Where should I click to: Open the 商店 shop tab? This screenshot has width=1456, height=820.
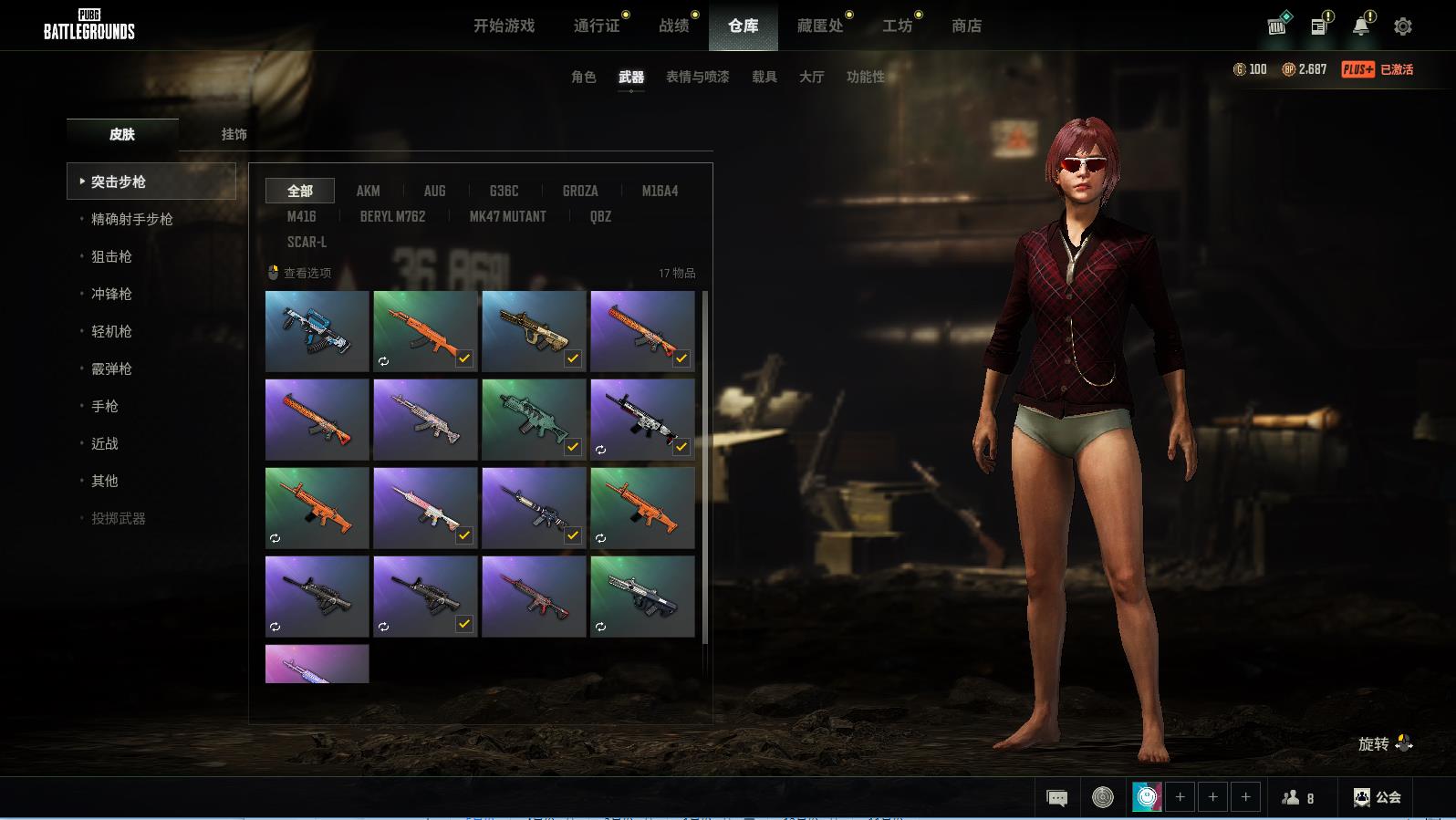966,26
